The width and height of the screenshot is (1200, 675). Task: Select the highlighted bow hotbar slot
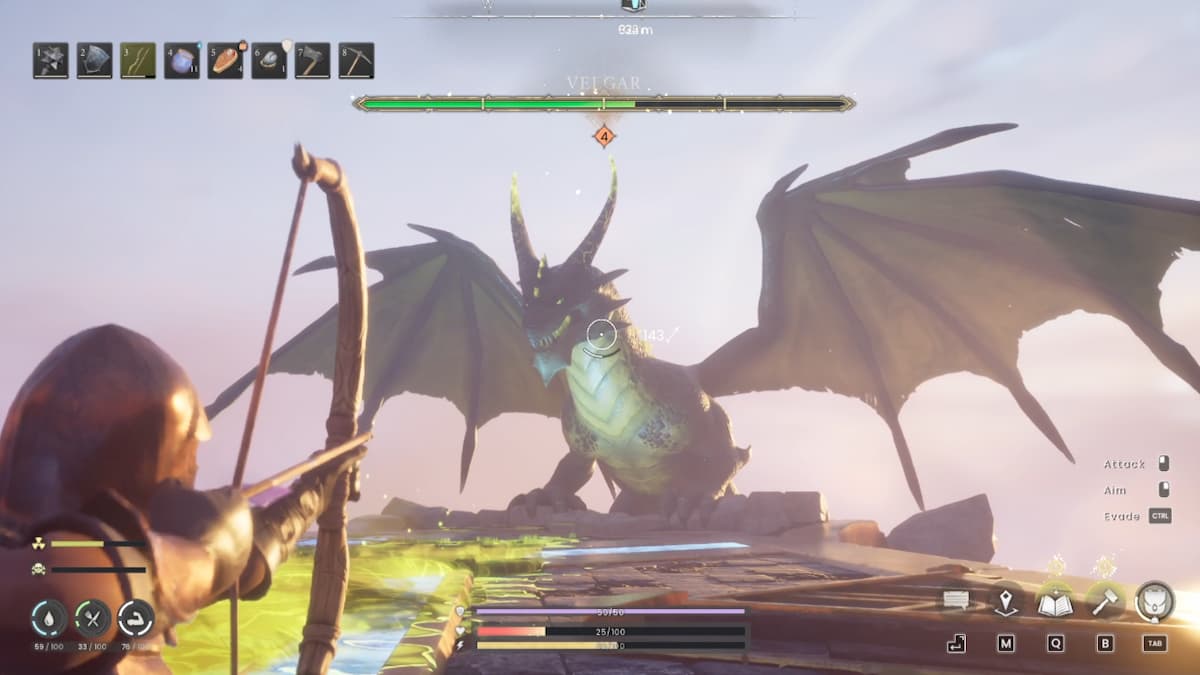click(x=138, y=61)
